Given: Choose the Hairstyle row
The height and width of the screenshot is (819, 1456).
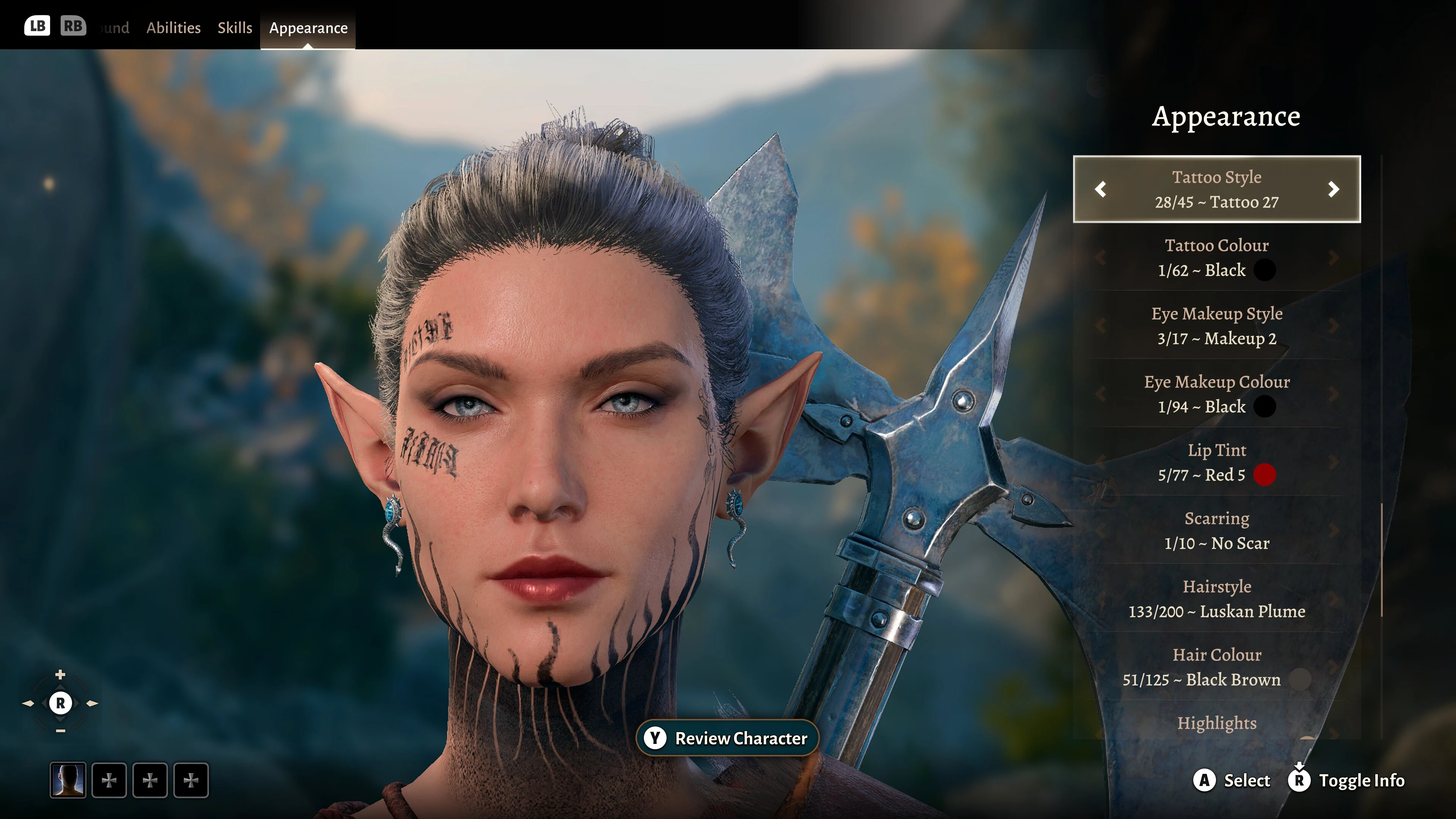Looking at the screenshot, I should coord(1216,599).
